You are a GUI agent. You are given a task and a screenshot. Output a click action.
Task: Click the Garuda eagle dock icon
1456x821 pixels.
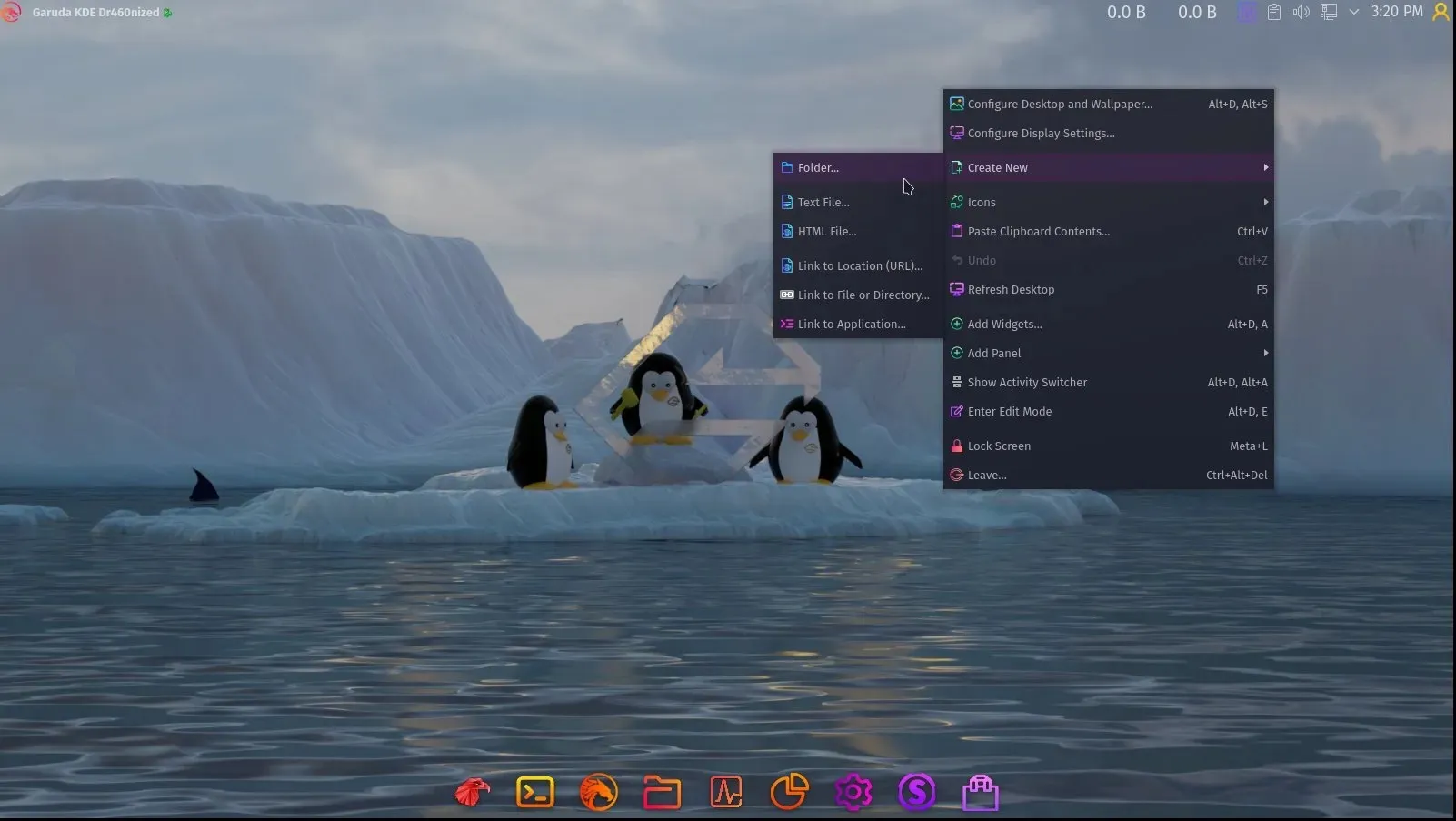(470, 791)
